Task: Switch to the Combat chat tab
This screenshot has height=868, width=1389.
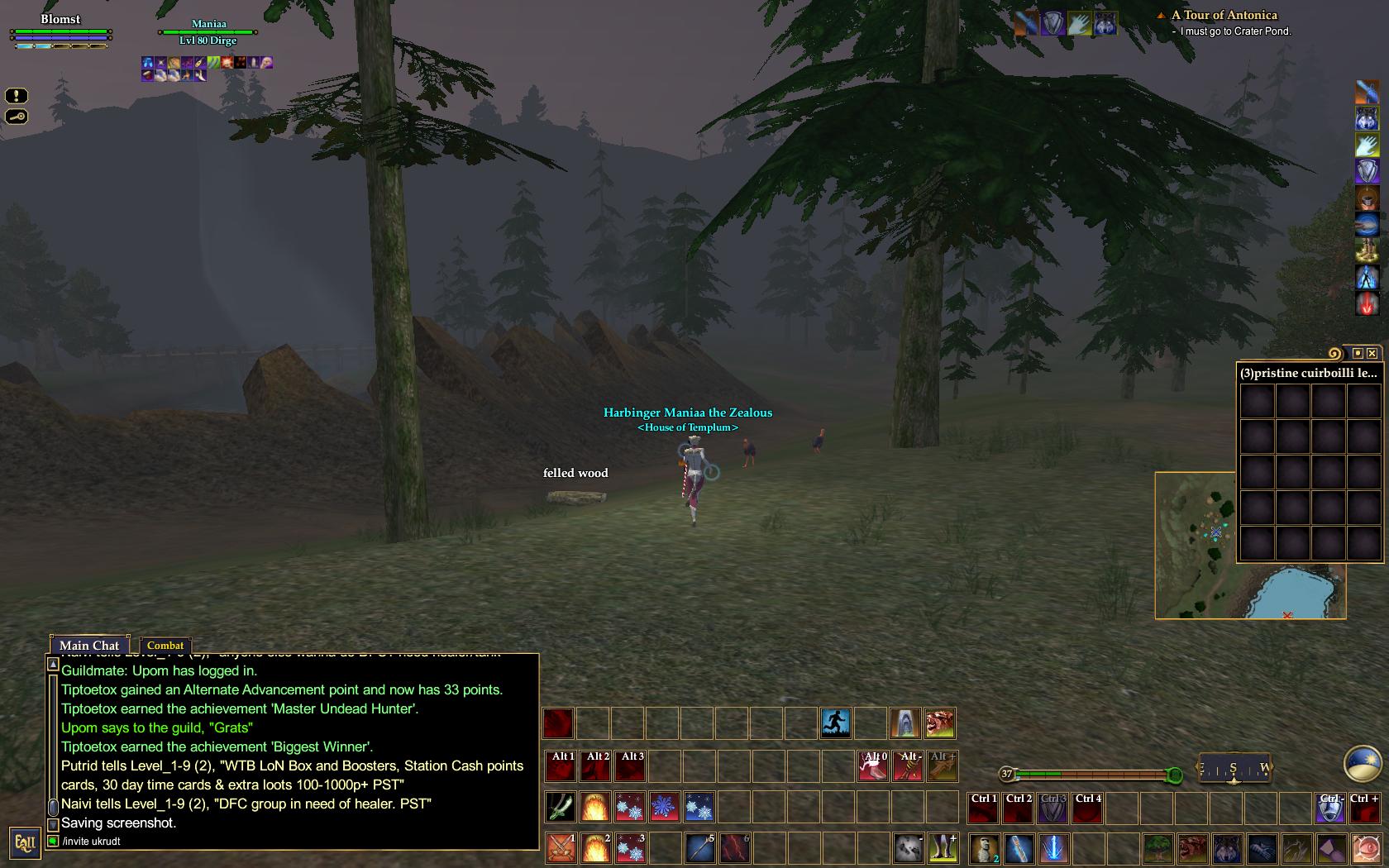Action: 166,646
